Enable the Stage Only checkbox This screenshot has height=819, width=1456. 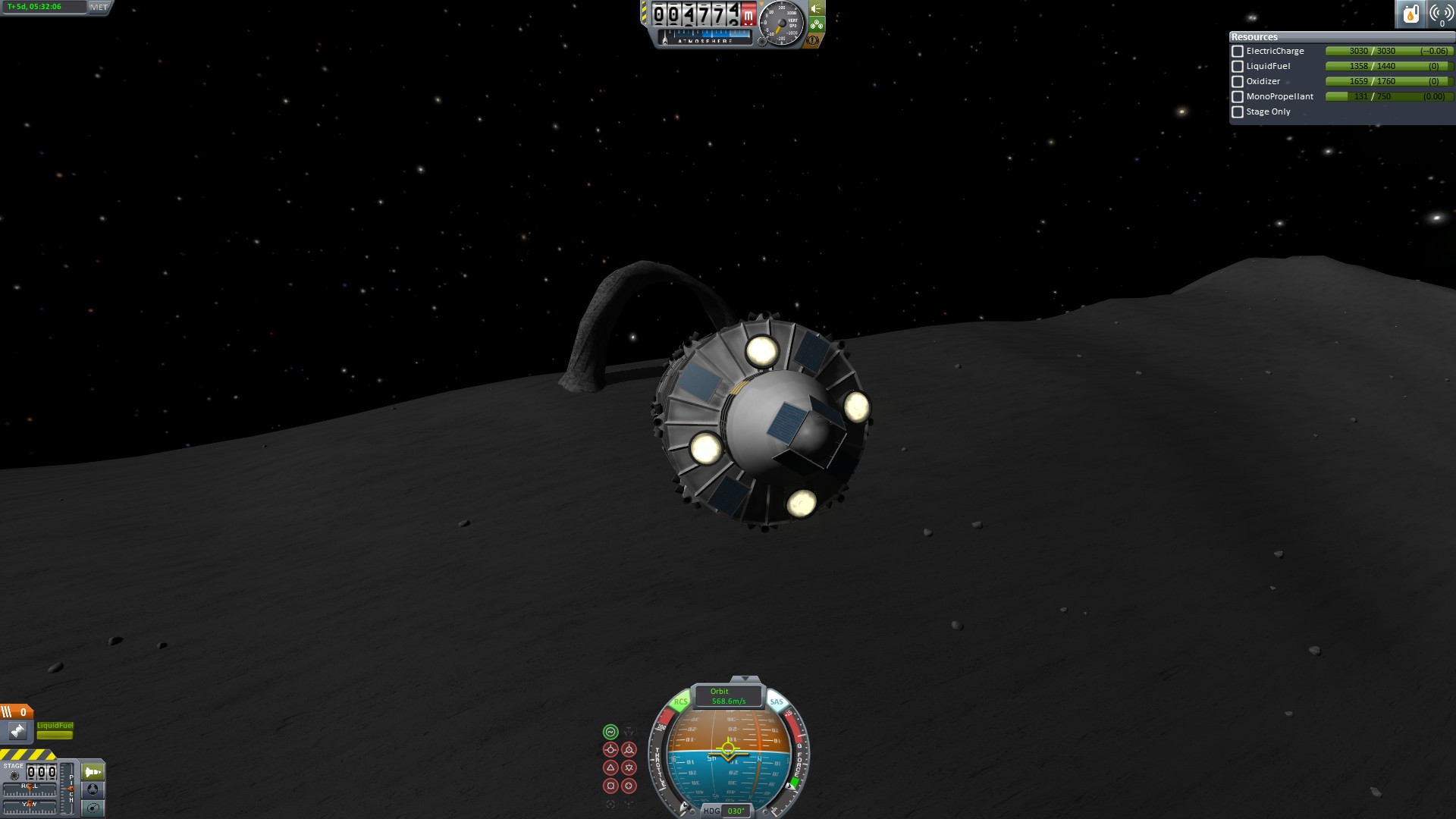click(1238, 112)
